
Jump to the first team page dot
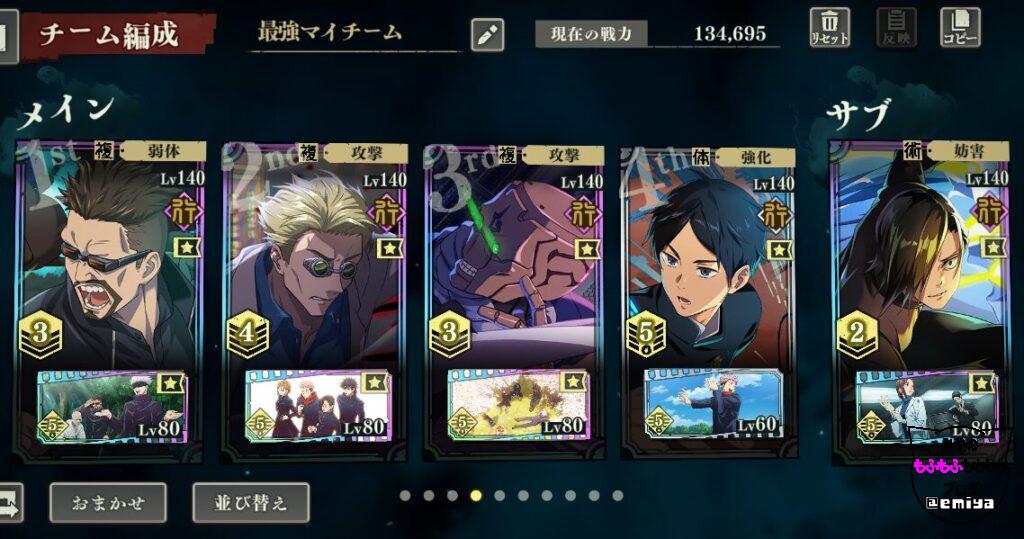click(404, 495)
